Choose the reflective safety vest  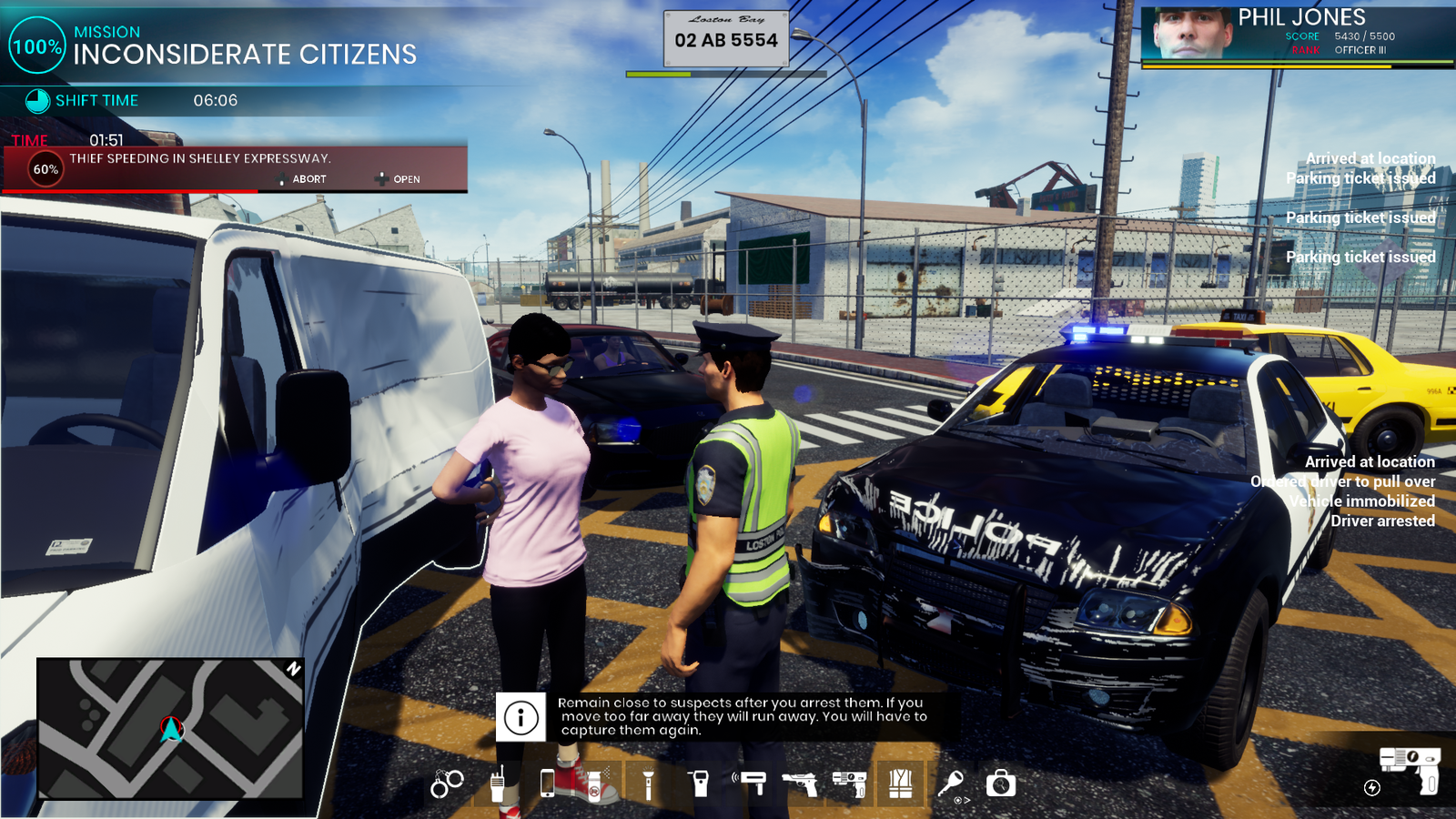pyautogui.click(x=900, y=784)
